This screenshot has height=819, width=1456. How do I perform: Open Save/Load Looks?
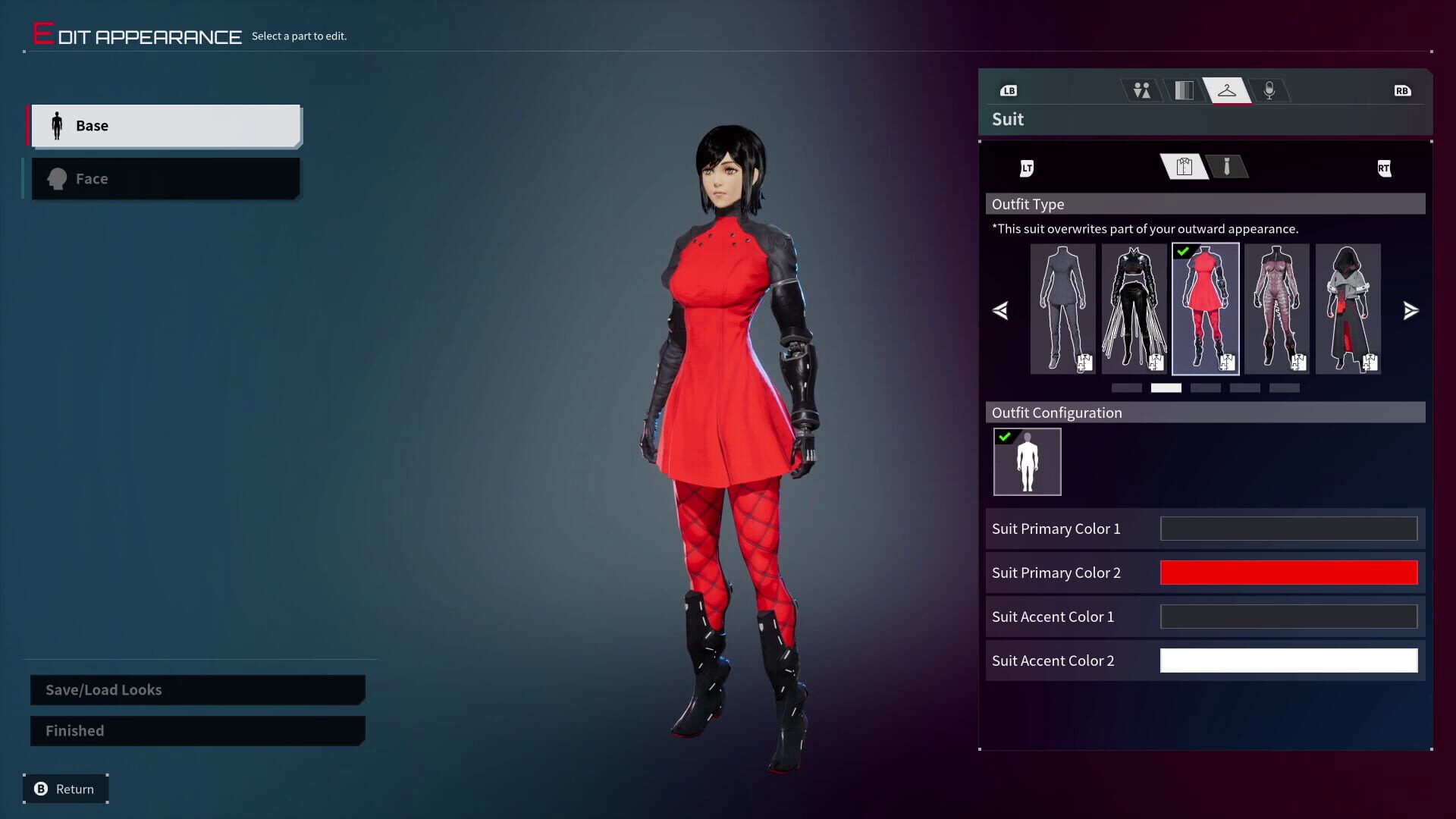click(x=196, y=689)
